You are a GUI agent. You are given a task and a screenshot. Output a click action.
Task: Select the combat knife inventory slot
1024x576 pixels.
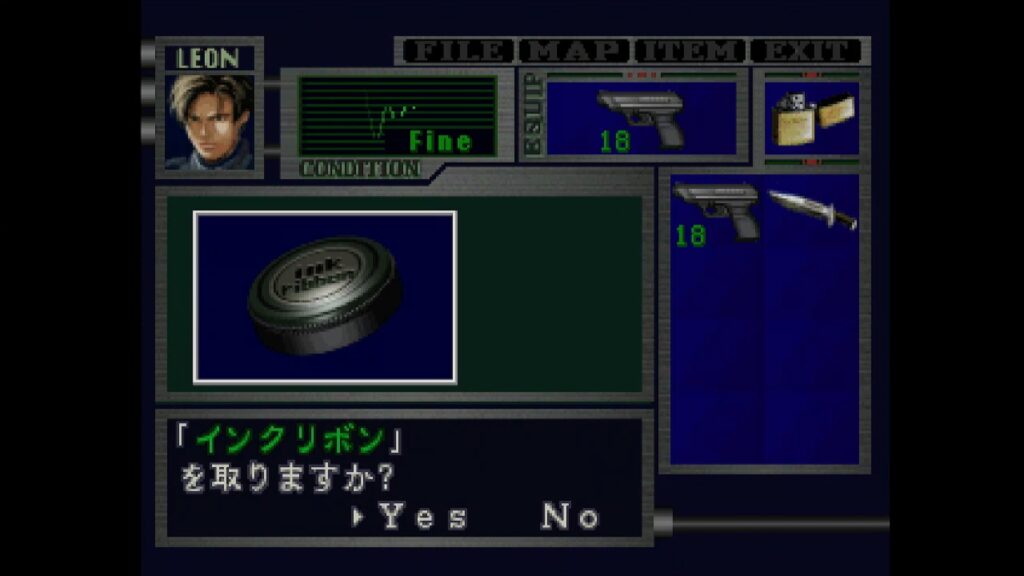pyautogui.click(x=812, y=208)
